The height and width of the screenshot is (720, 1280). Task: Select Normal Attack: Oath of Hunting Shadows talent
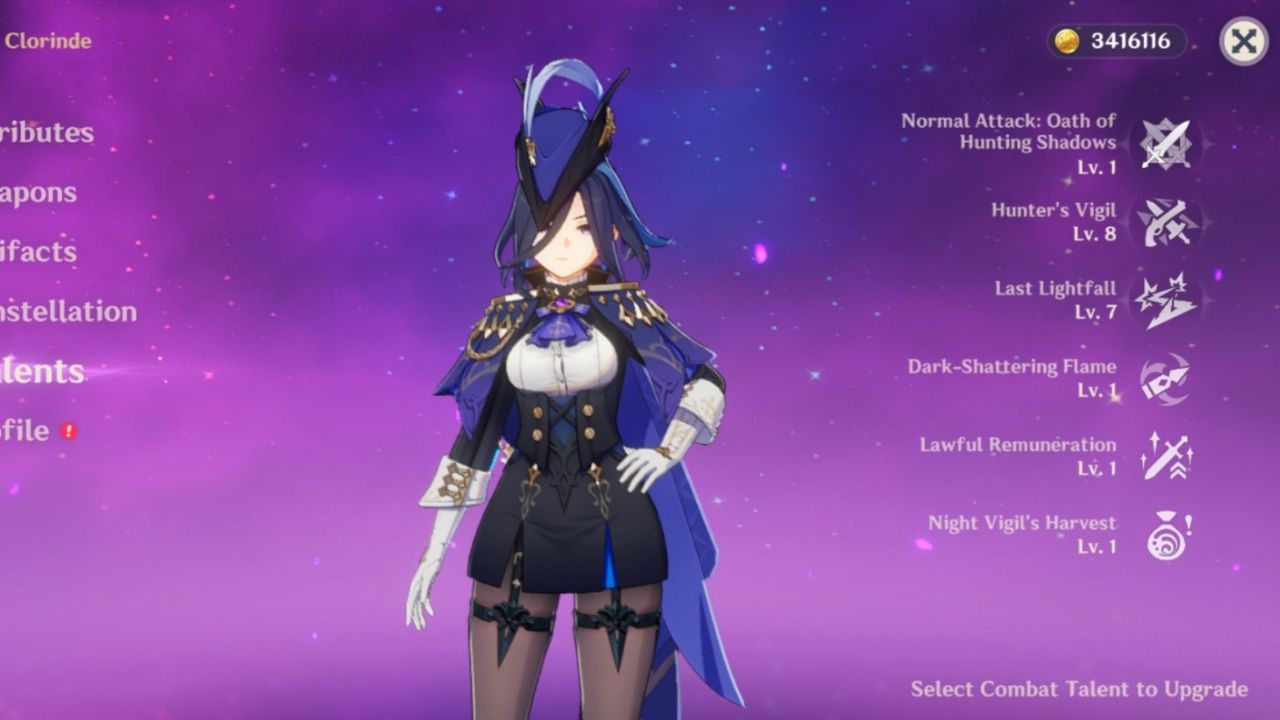coord(1166,144)
